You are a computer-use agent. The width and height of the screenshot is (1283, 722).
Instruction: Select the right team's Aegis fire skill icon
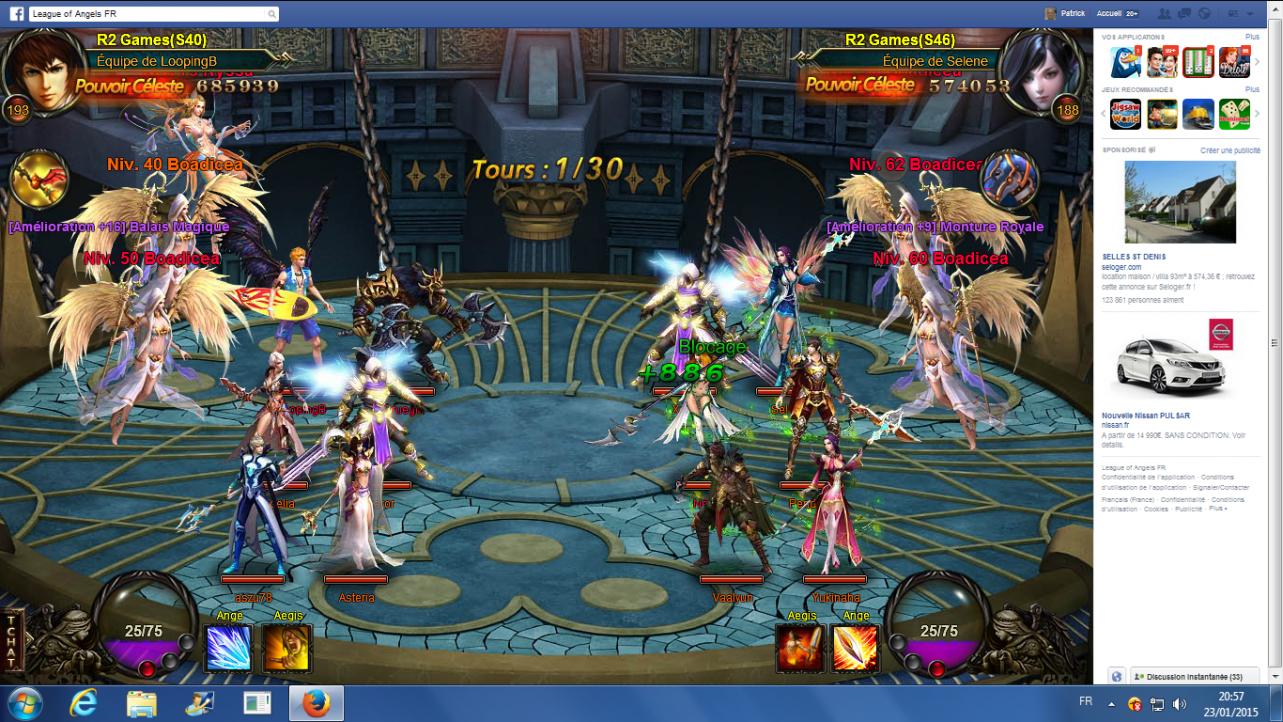tap(800, 648)
